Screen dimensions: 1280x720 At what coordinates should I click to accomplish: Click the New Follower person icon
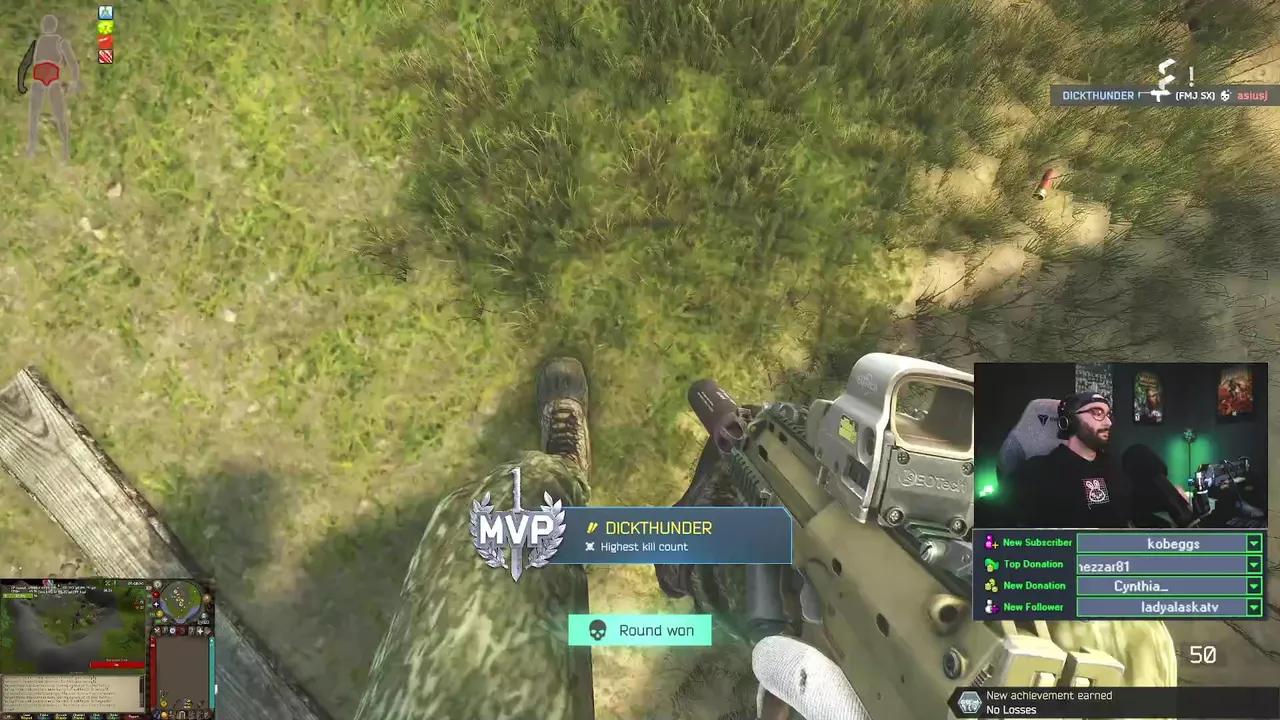pyautogui.click(x=991, y=607)
